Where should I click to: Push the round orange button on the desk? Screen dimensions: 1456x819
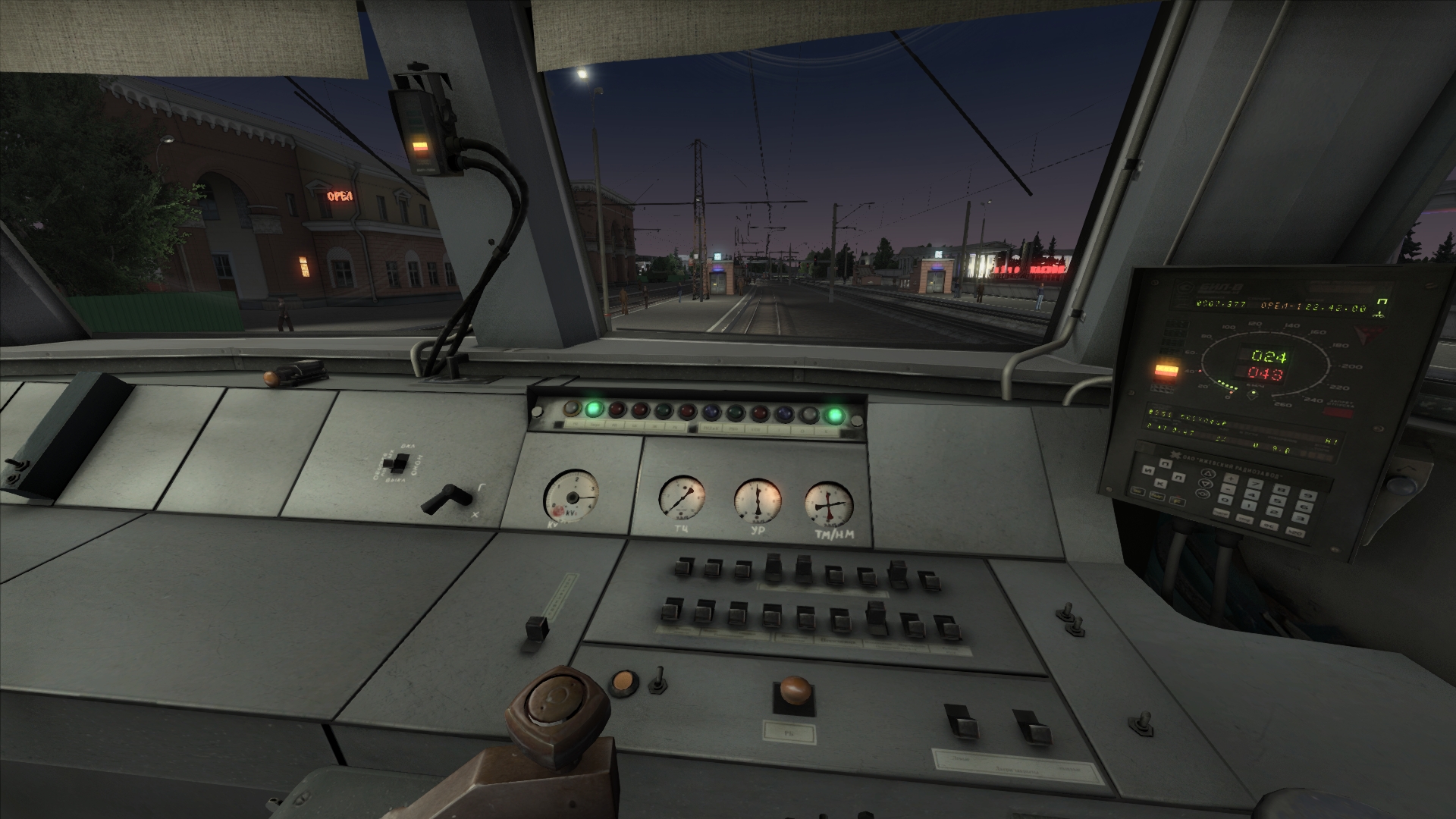tap(623, 680)
